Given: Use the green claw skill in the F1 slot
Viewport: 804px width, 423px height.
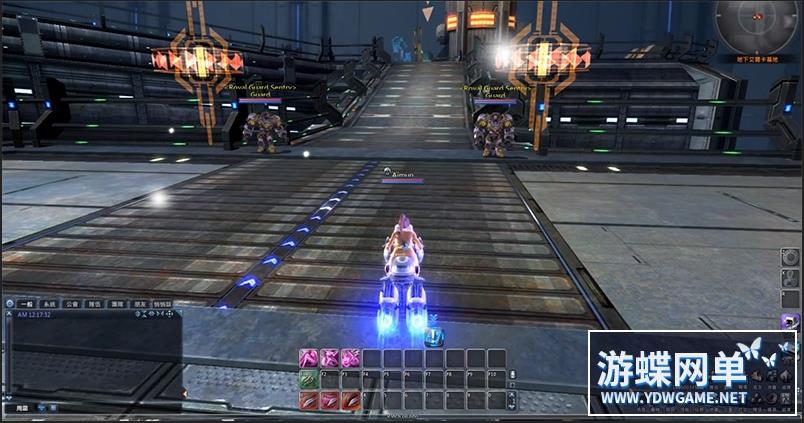Looking at the screenshot, I should coord(308,379).
